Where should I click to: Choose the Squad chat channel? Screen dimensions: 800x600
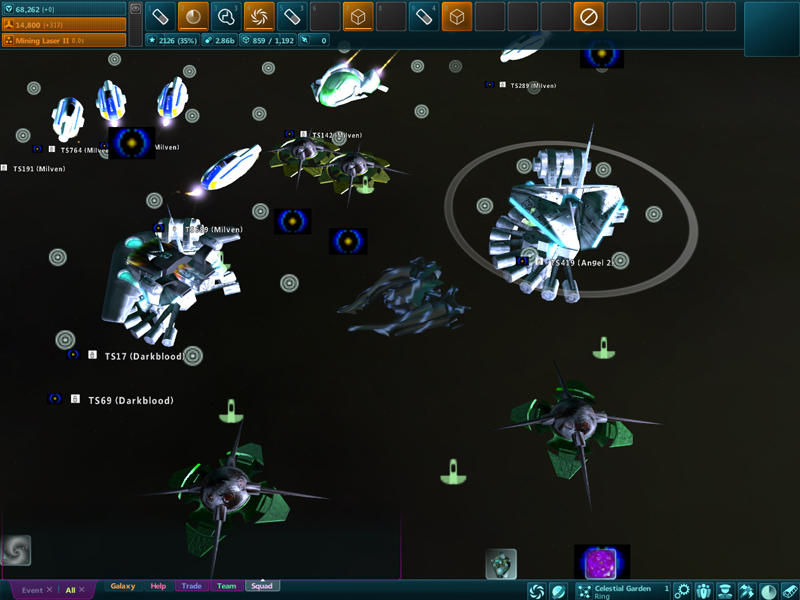262,586
